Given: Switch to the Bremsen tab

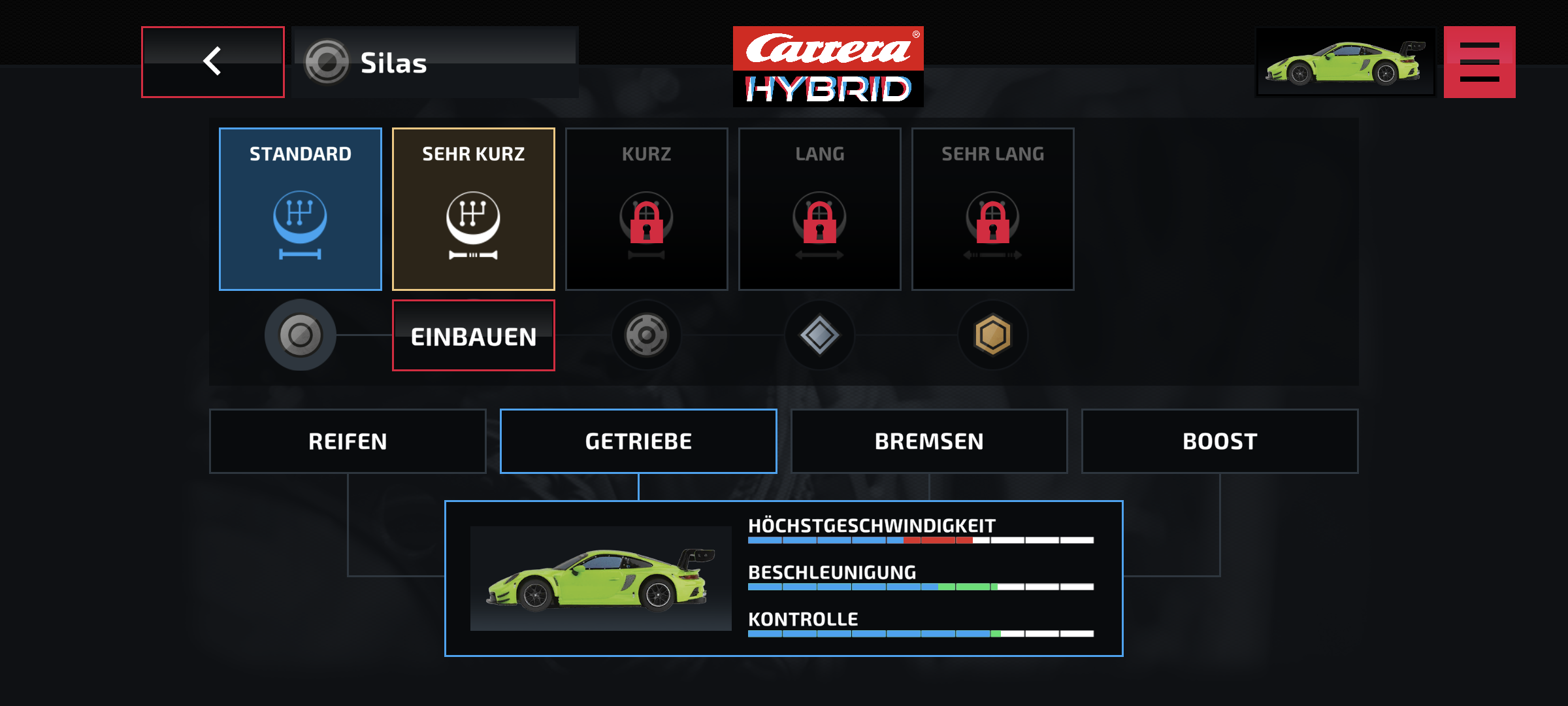Looking at the screenshot, I should [929, 441].
